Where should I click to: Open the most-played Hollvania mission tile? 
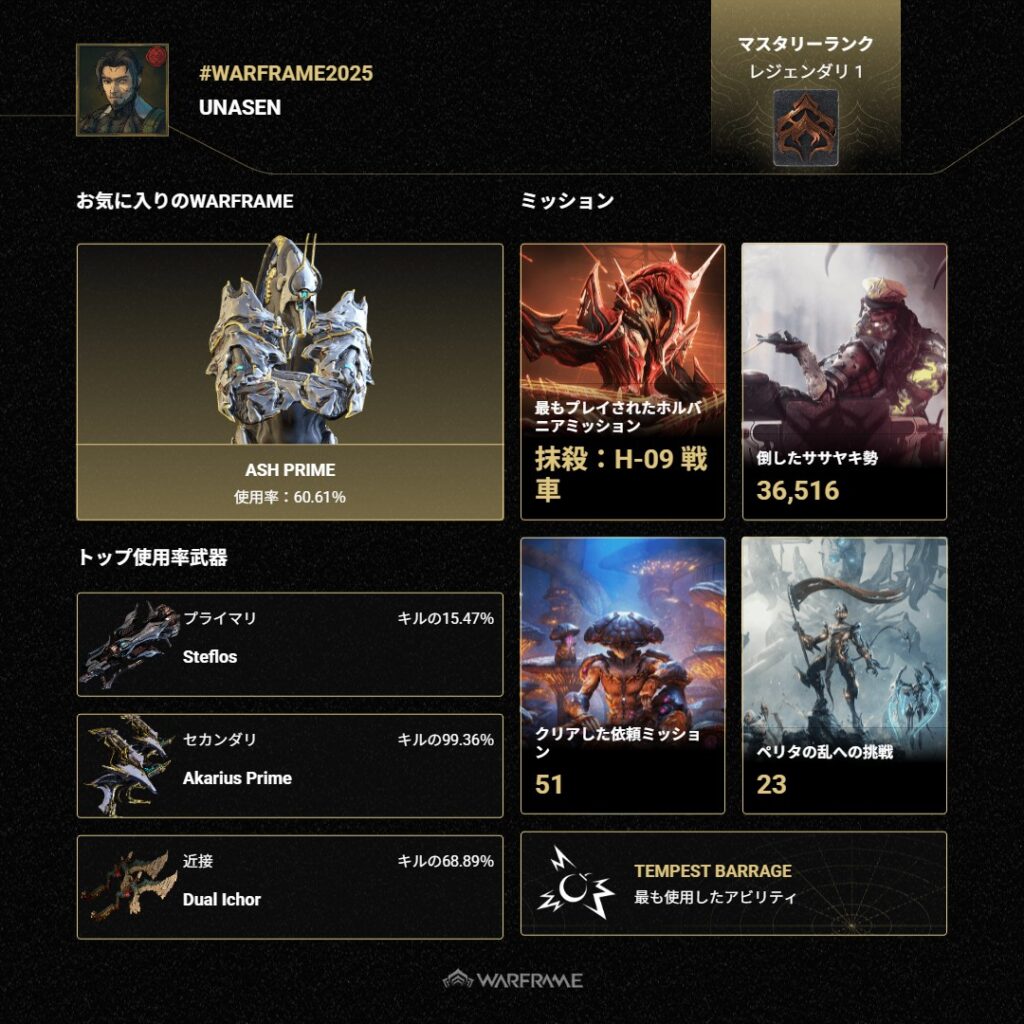(622, 381)
